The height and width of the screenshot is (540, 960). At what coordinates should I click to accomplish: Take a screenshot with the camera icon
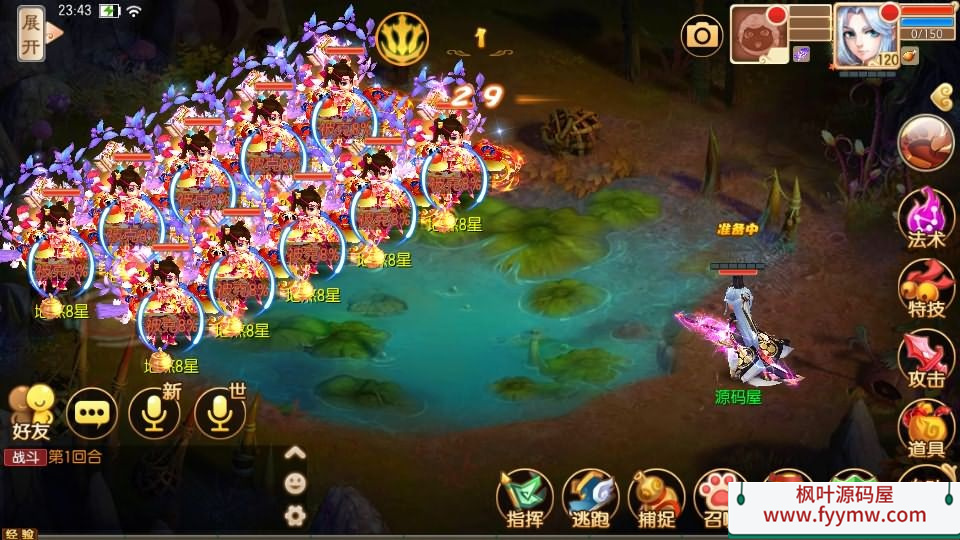click(702, 37)
